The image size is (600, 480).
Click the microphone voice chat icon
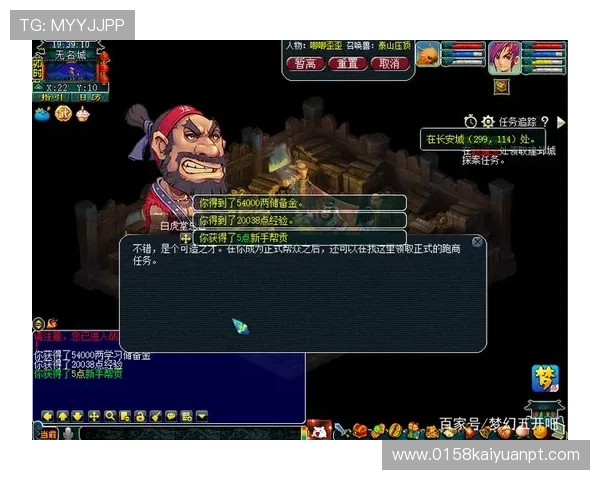point(68,433)
